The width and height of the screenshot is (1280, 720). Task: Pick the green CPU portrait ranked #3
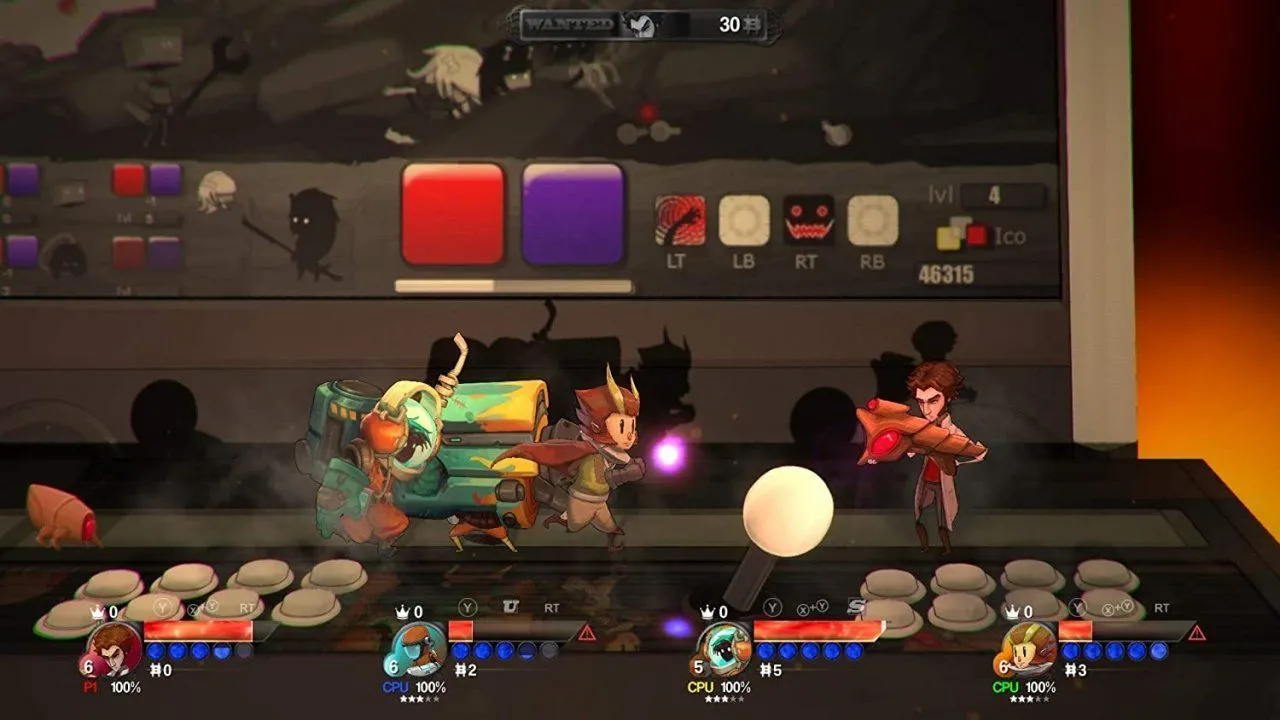(x=1029, y=648)
